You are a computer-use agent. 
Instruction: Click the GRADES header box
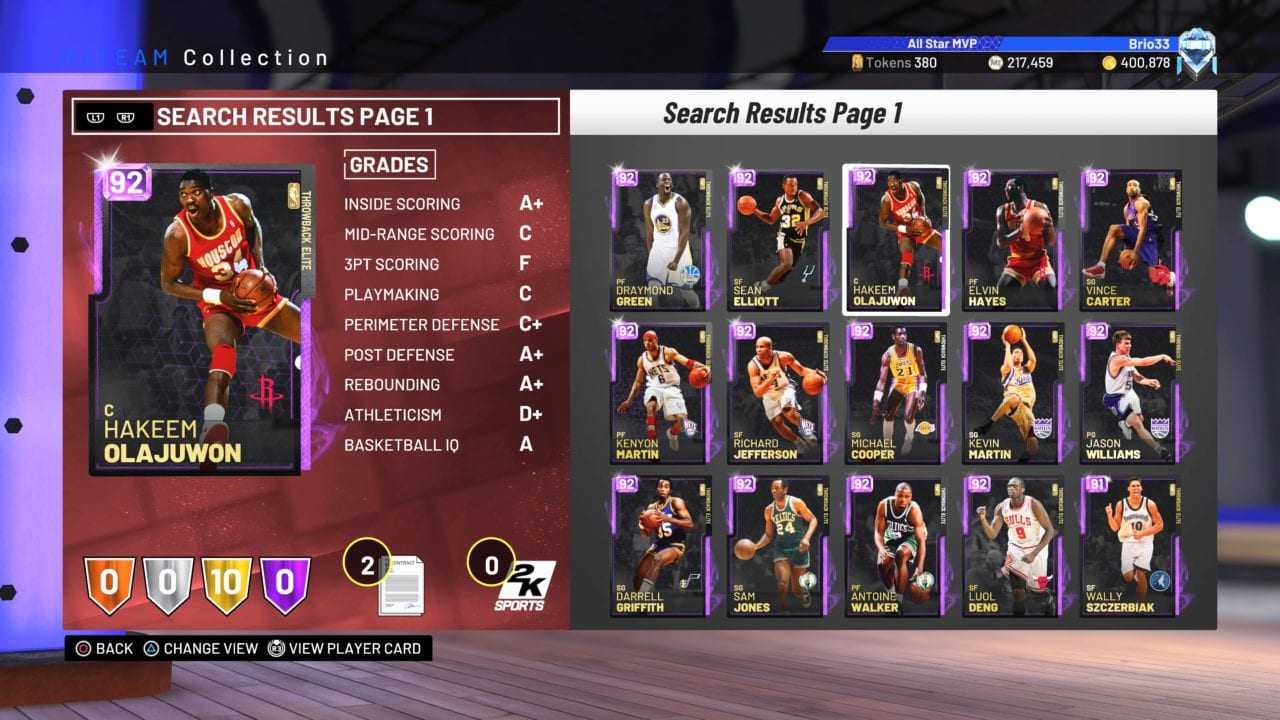pos(389,165)
